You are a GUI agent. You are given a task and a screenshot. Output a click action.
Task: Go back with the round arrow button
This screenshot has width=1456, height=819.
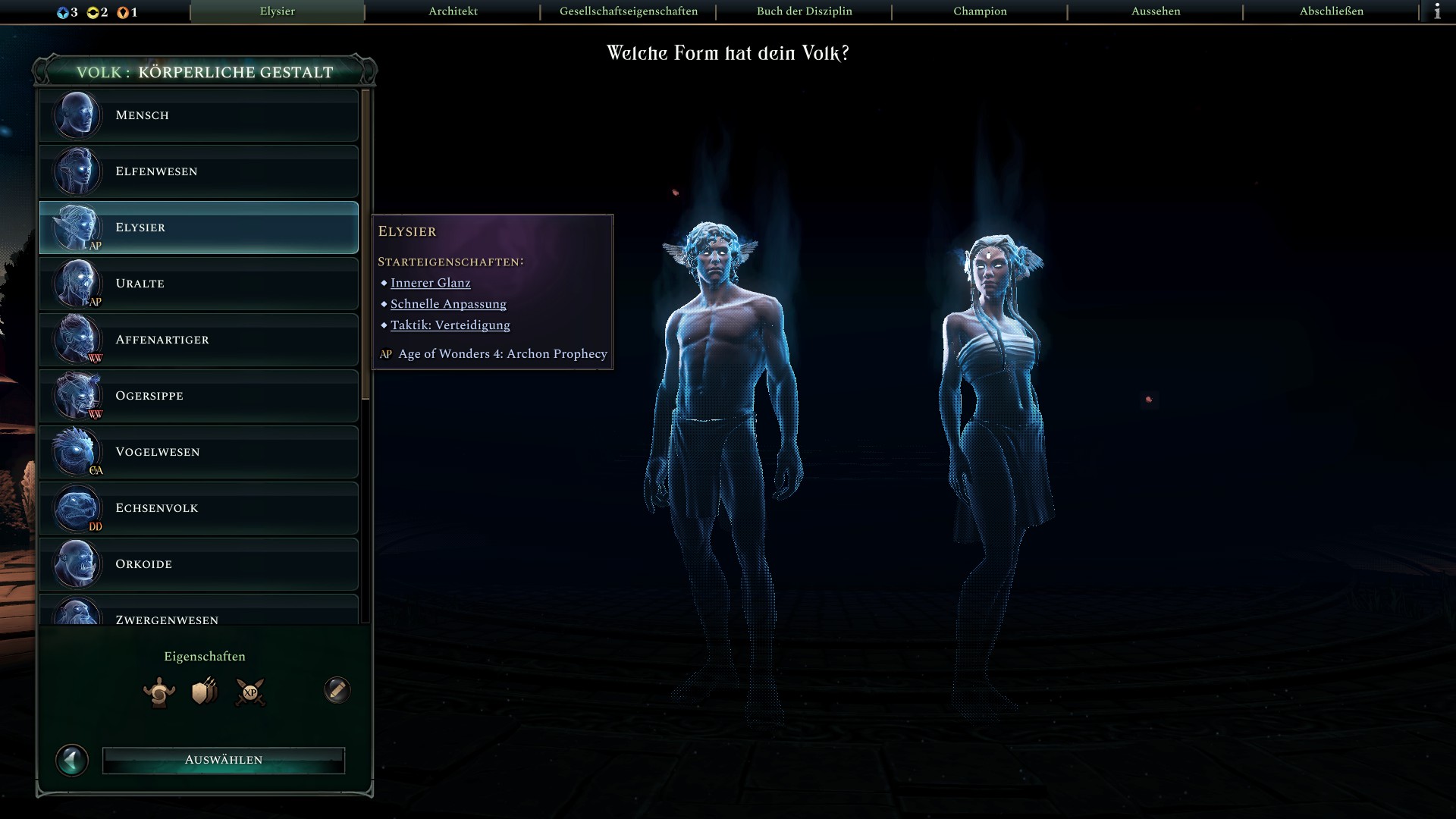72,760
